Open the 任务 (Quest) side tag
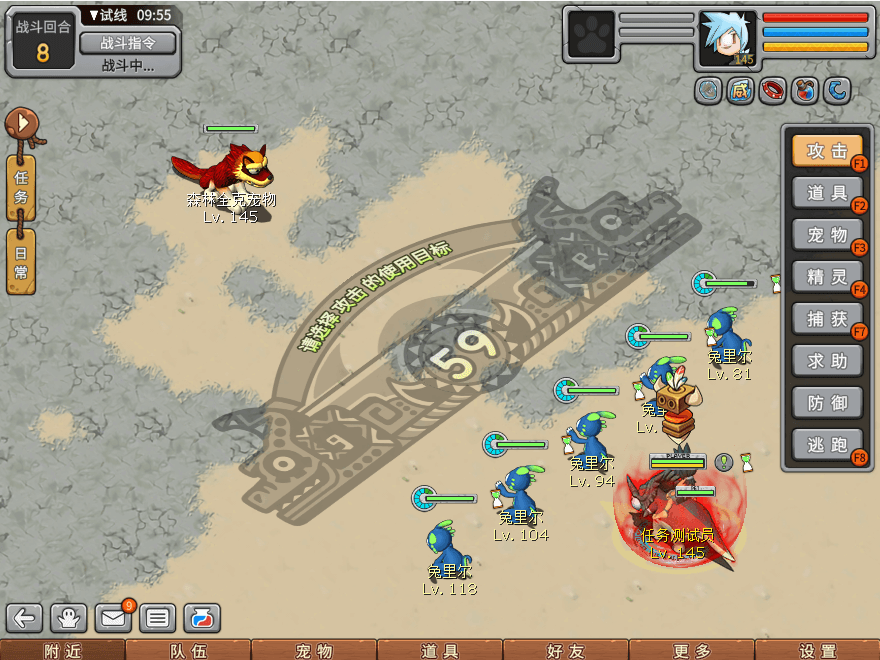 21,187
